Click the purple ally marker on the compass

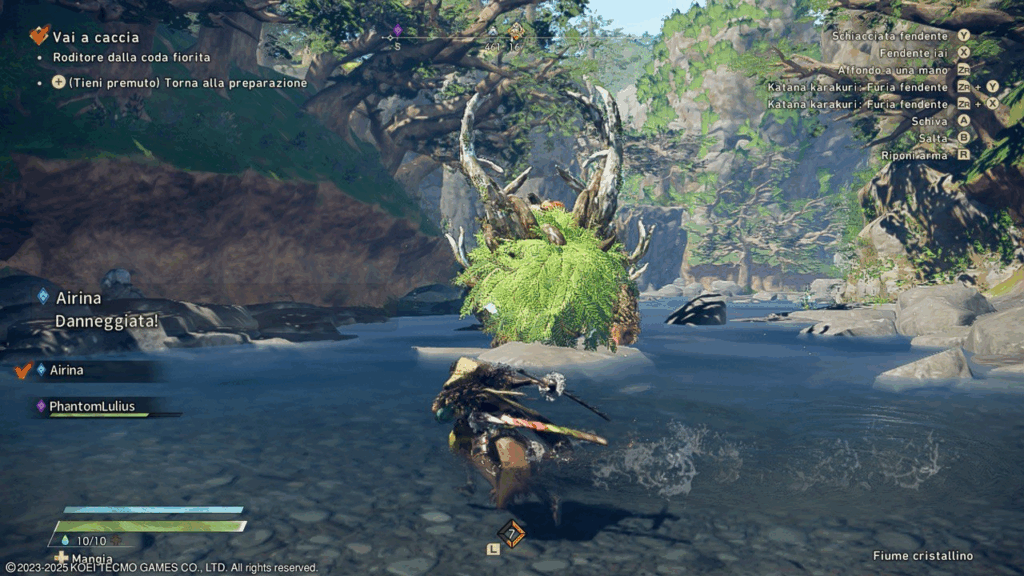point(397,30)
